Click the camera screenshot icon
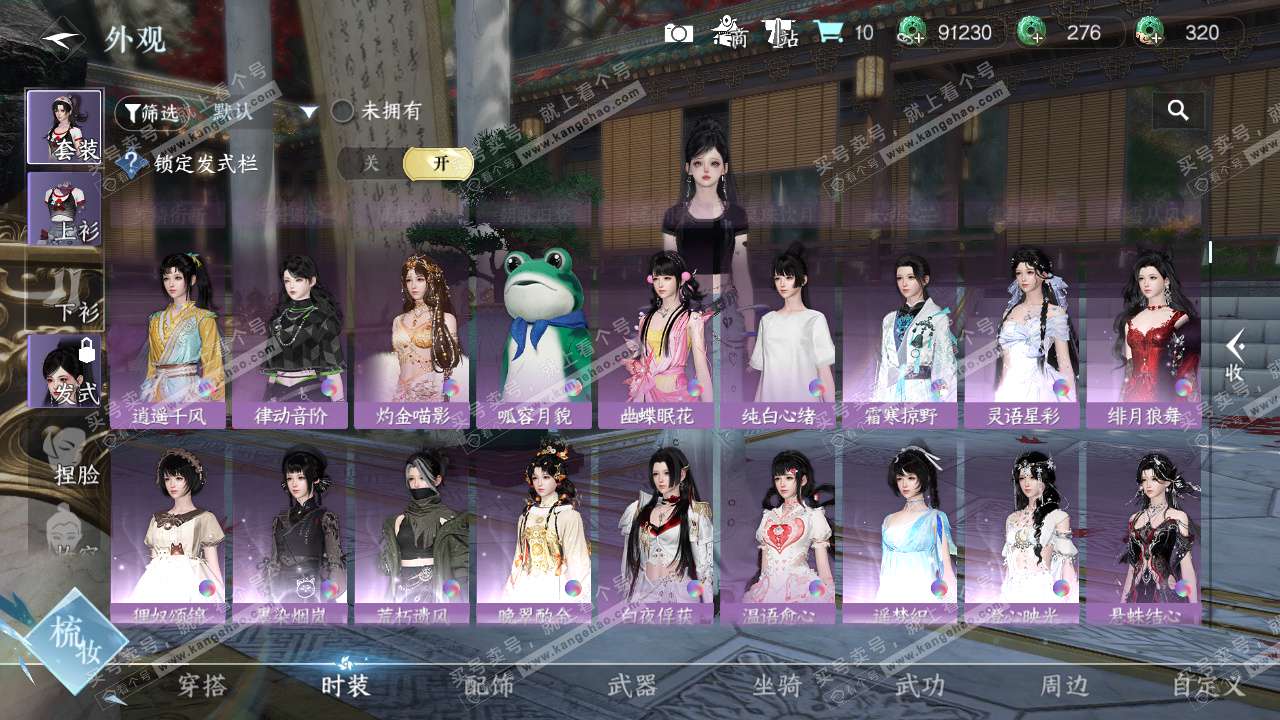 pos(679,33)
